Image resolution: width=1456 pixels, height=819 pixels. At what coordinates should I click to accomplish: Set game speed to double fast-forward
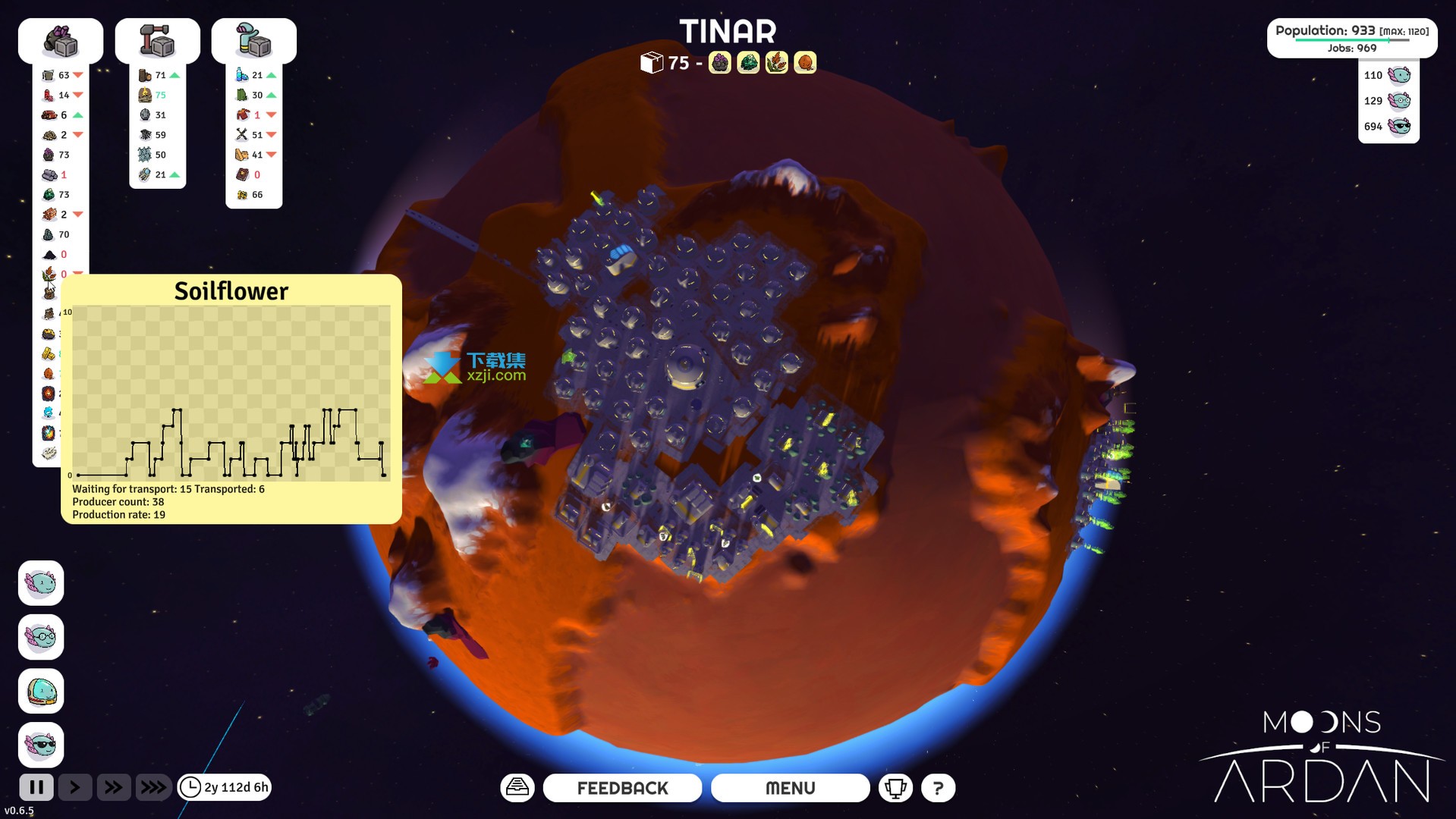click(x=113, y=787)
